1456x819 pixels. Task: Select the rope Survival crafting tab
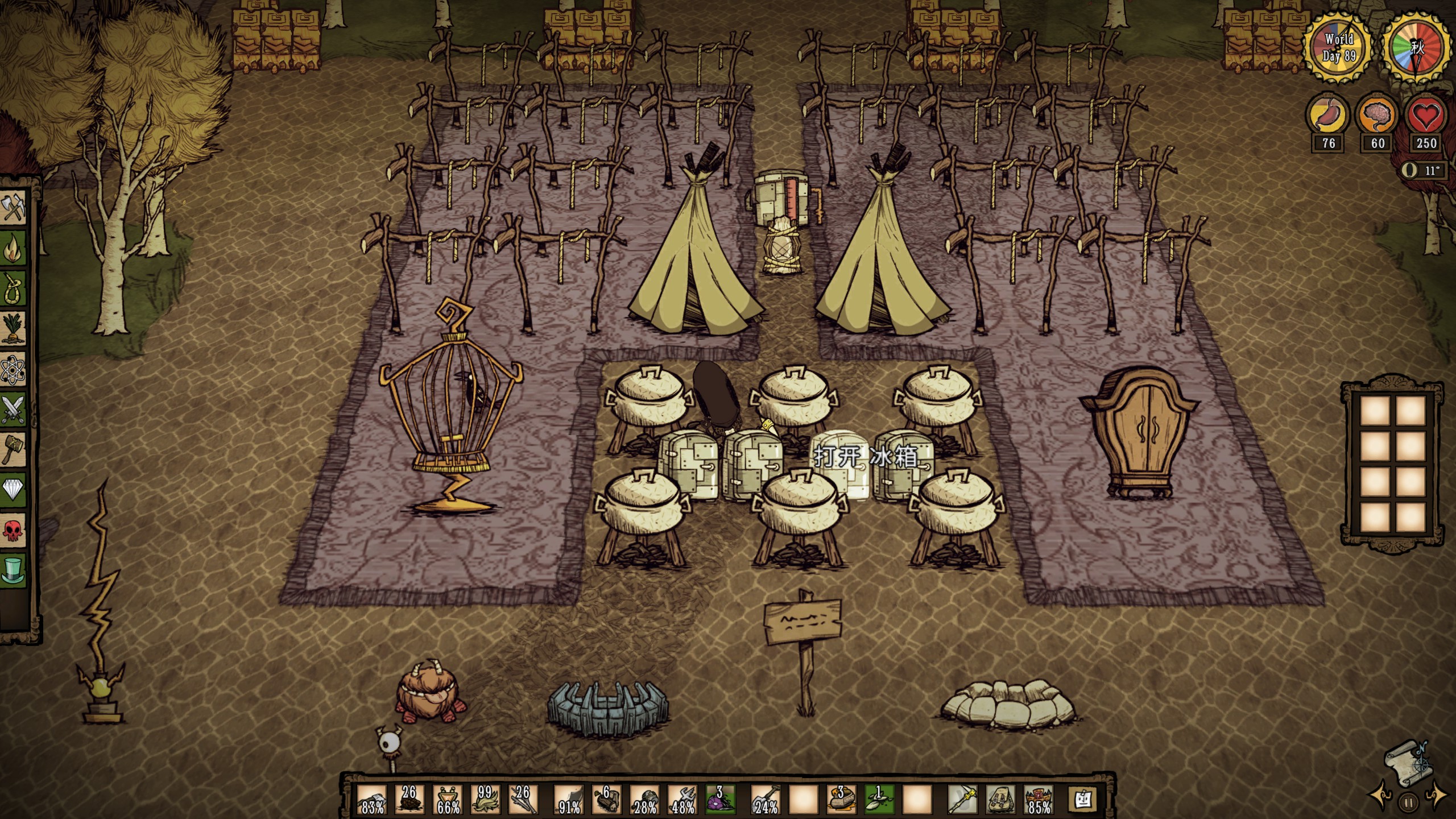click(x=13, y=287)
